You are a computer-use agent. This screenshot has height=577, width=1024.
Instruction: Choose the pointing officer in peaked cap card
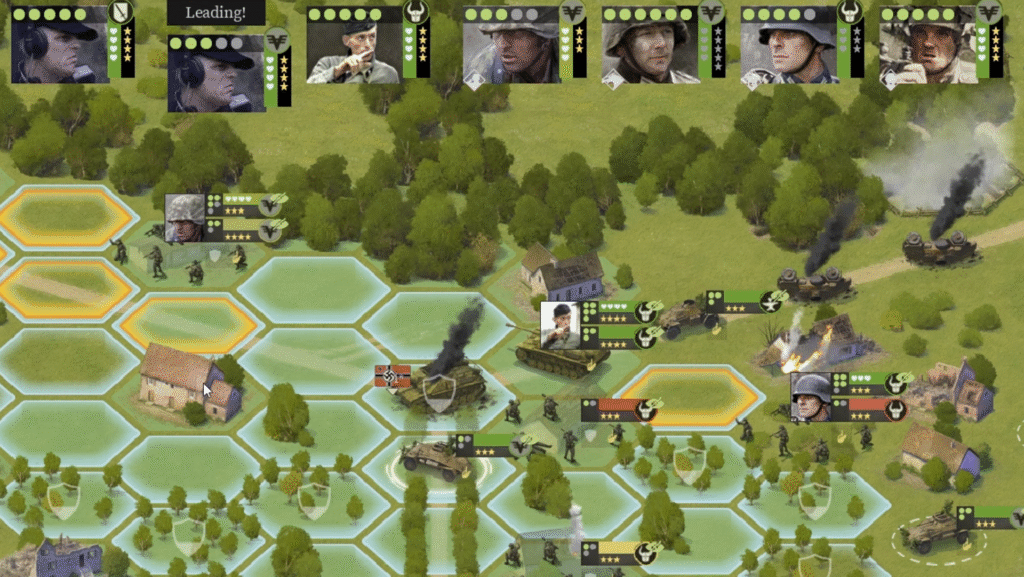coord(354,45)
